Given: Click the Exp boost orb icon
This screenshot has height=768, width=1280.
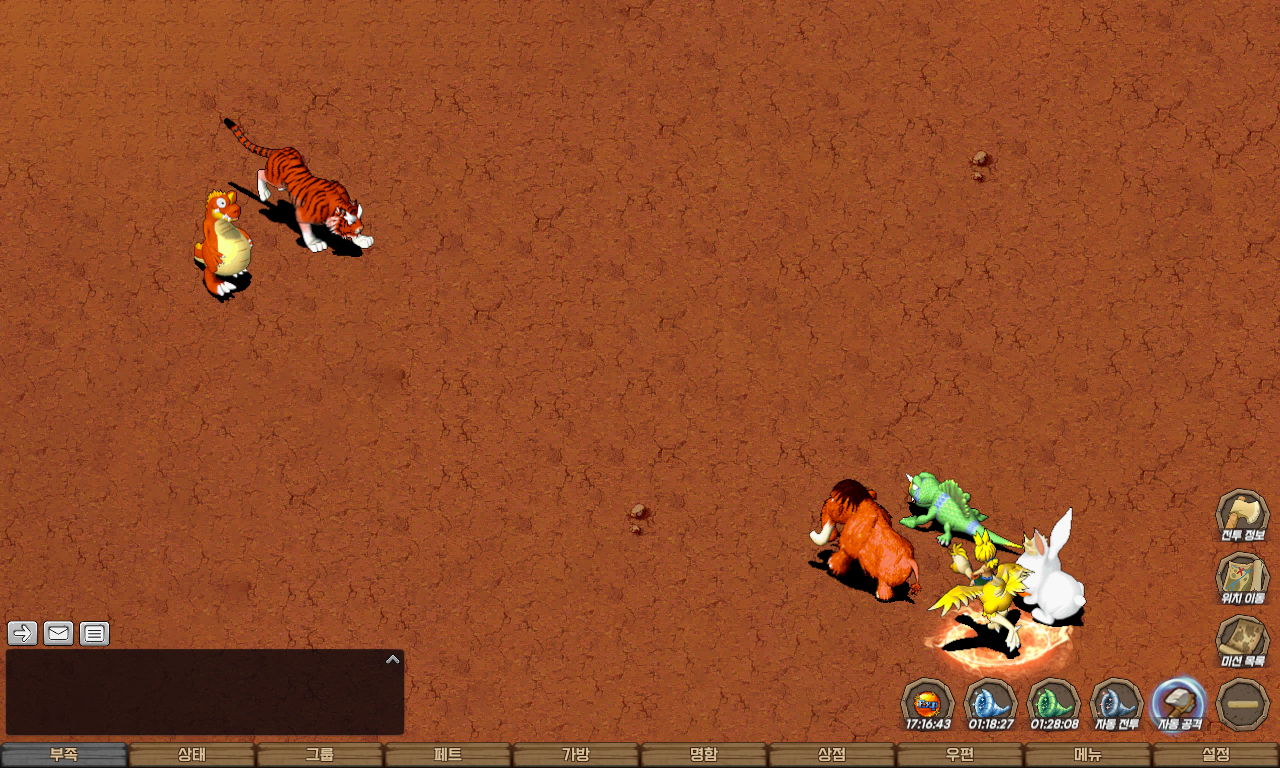Looking at the screenshot, I should tap(928, 703).
